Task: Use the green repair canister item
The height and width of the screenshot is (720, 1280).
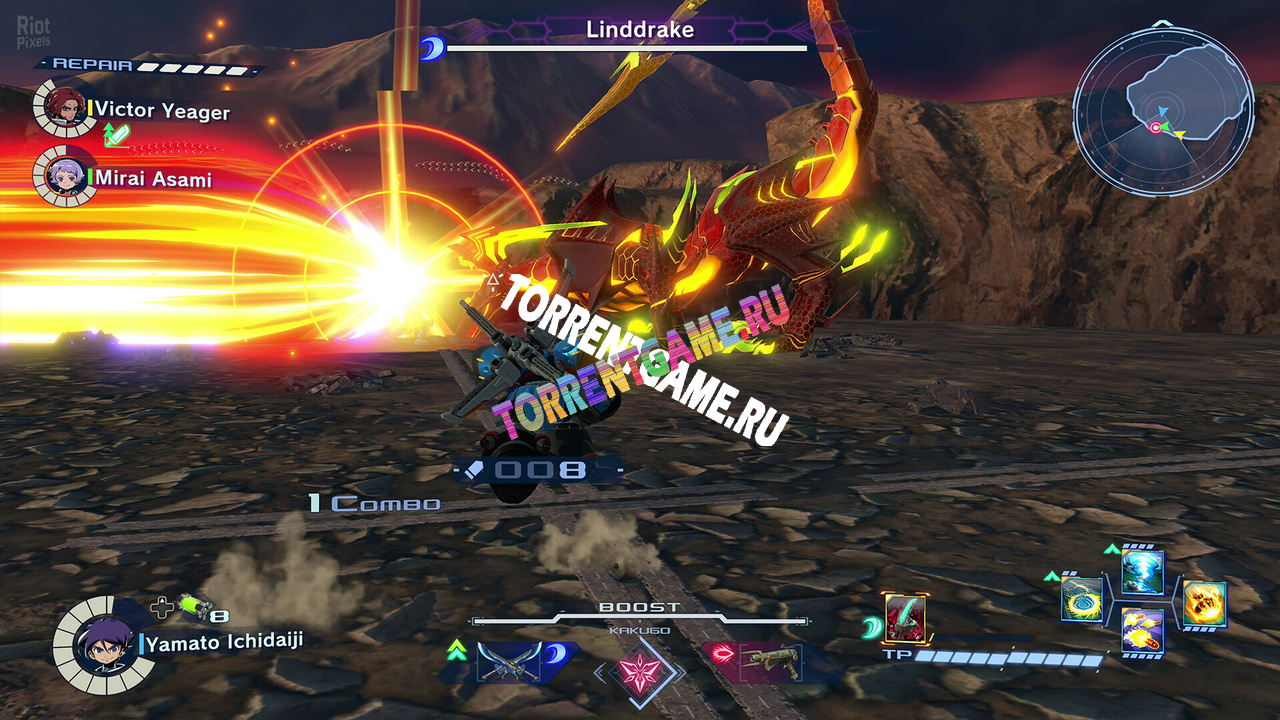Action: (x=192, y=606)
